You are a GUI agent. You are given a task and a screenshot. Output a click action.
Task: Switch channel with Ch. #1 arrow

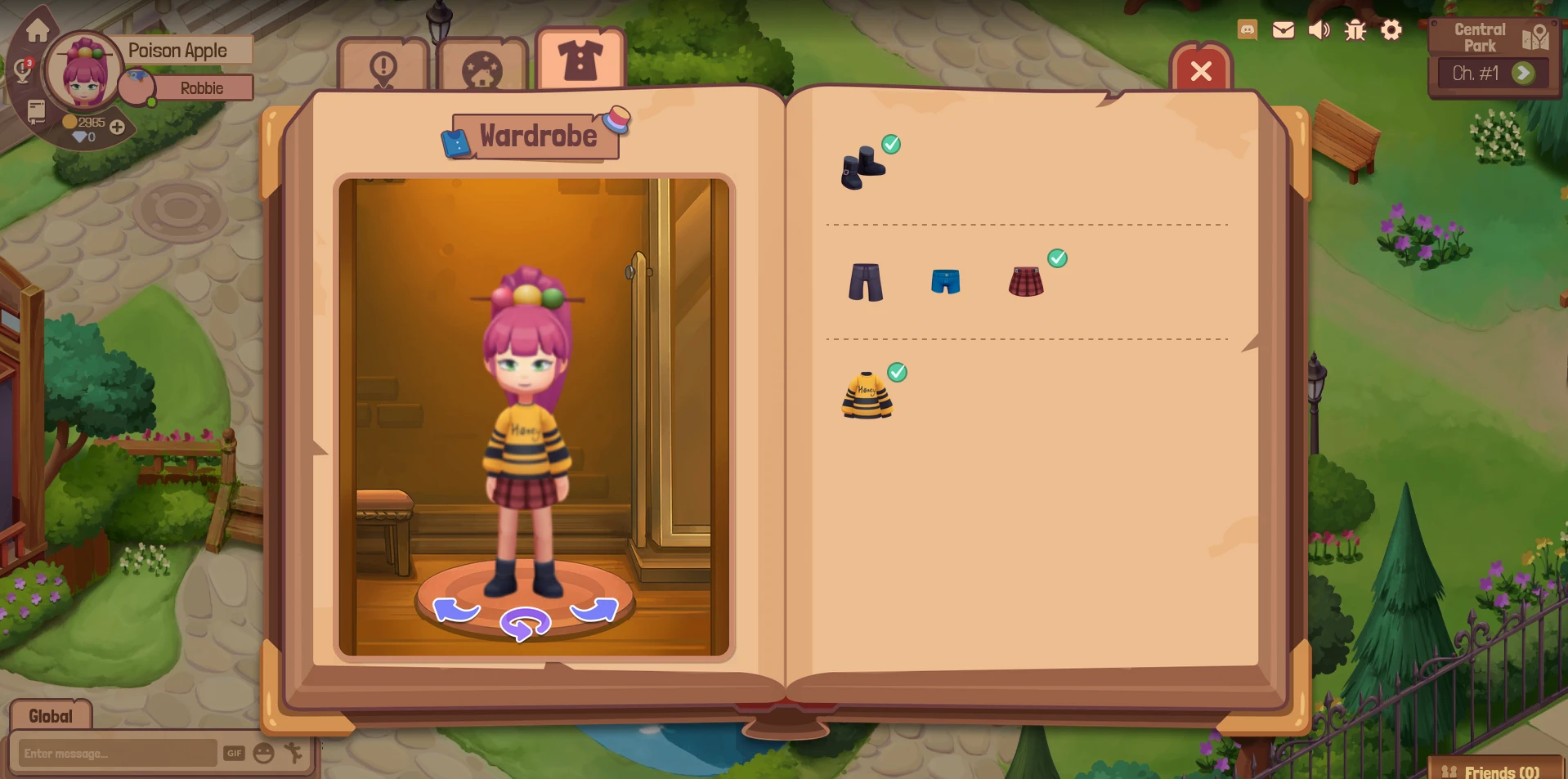click(x=1523, y=74)
